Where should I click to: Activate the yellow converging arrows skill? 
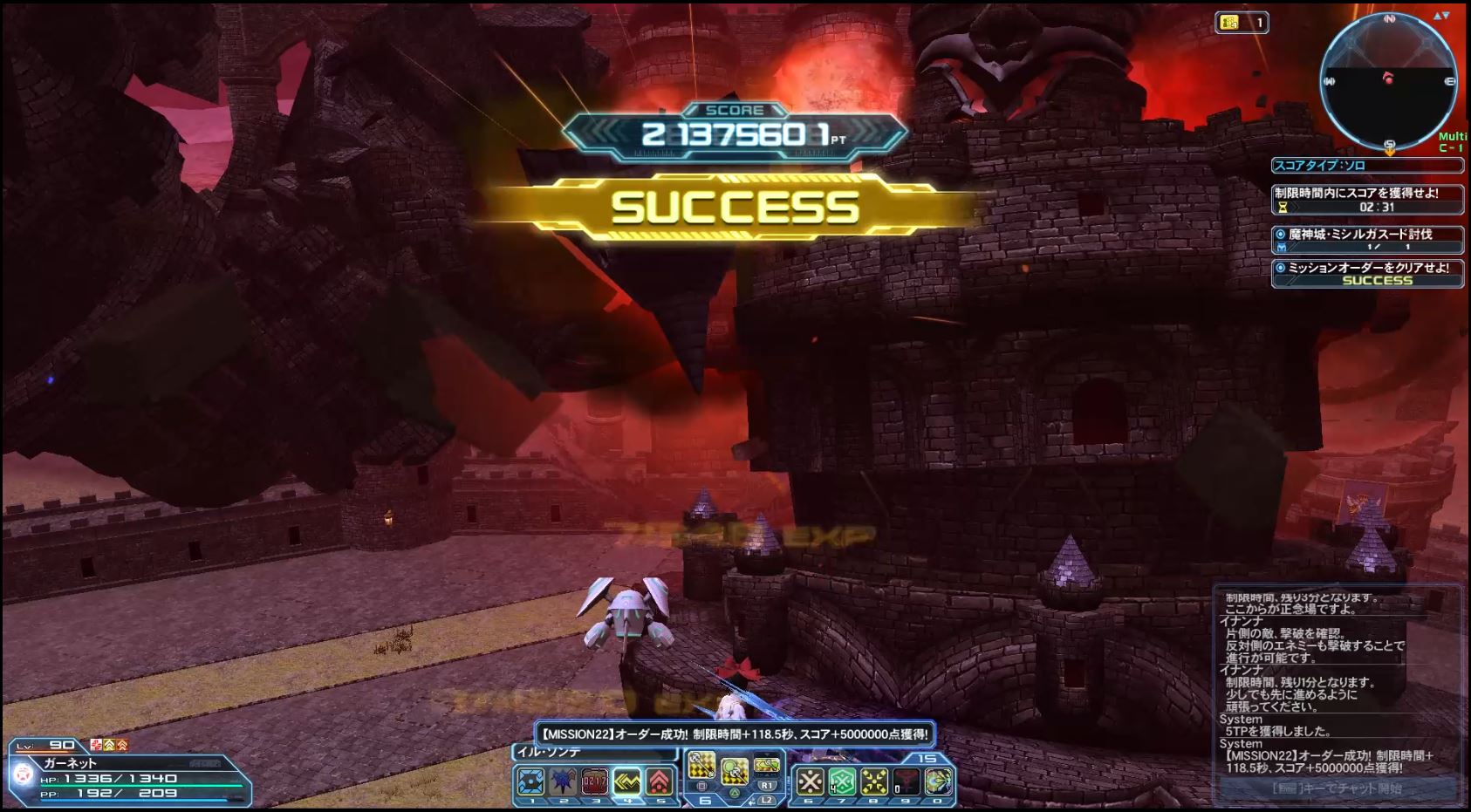point(874,781)
